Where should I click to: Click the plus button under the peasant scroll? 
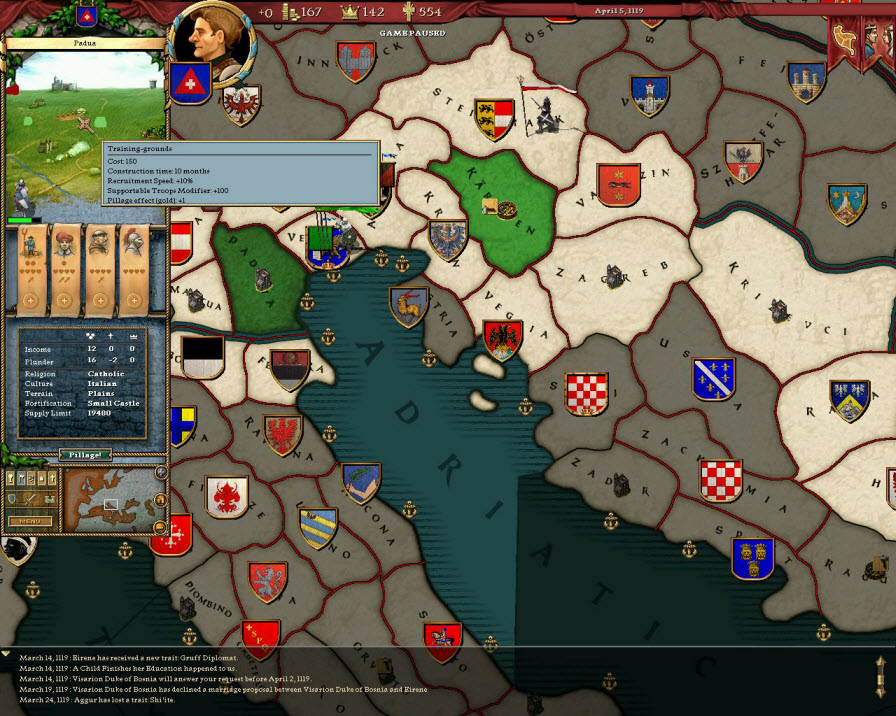pyautogui.click(x=31, y=301)
